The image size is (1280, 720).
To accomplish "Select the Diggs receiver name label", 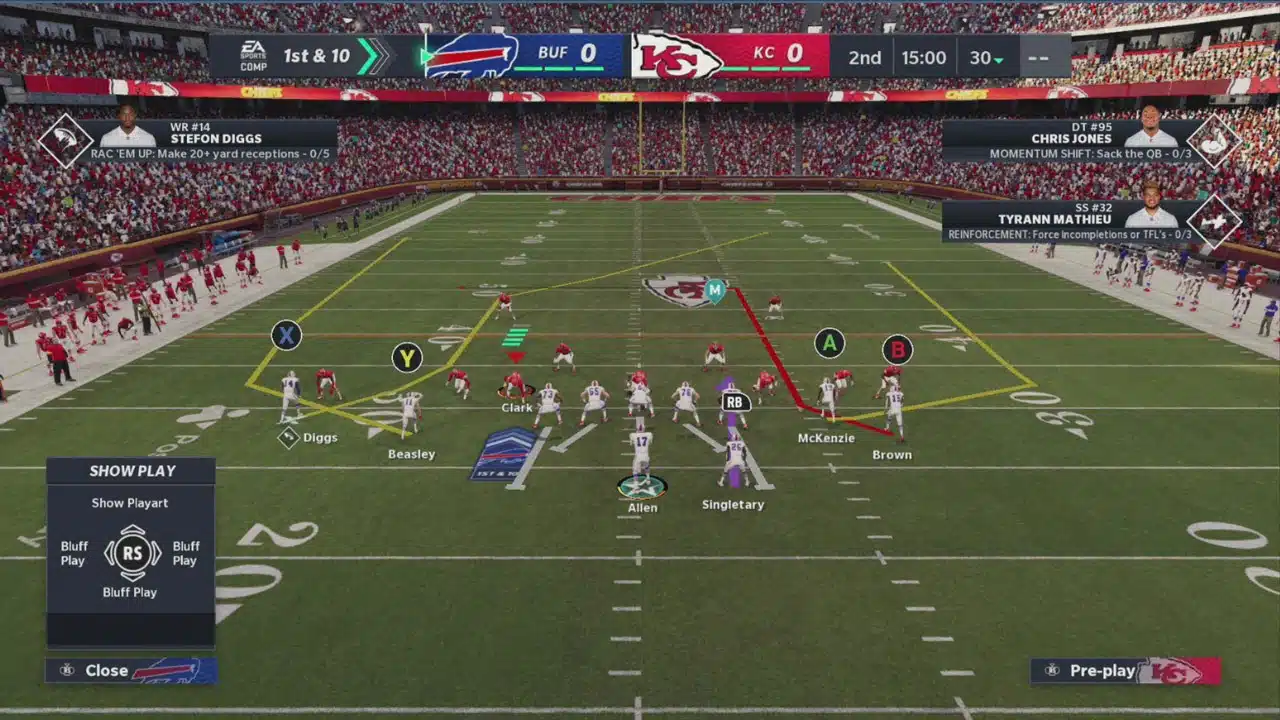I will 320,438.
